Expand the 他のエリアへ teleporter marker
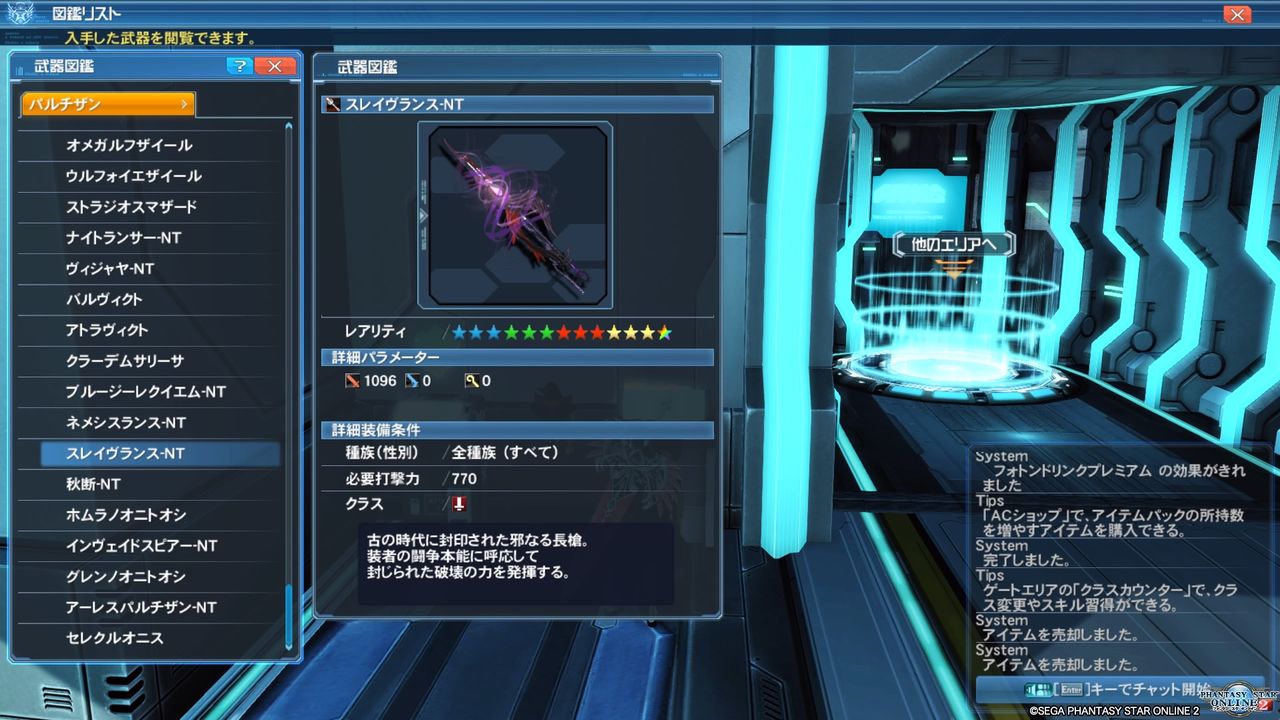Image resolution: width=1280 pixels, height=720 pixels. (x=952, y=243)
